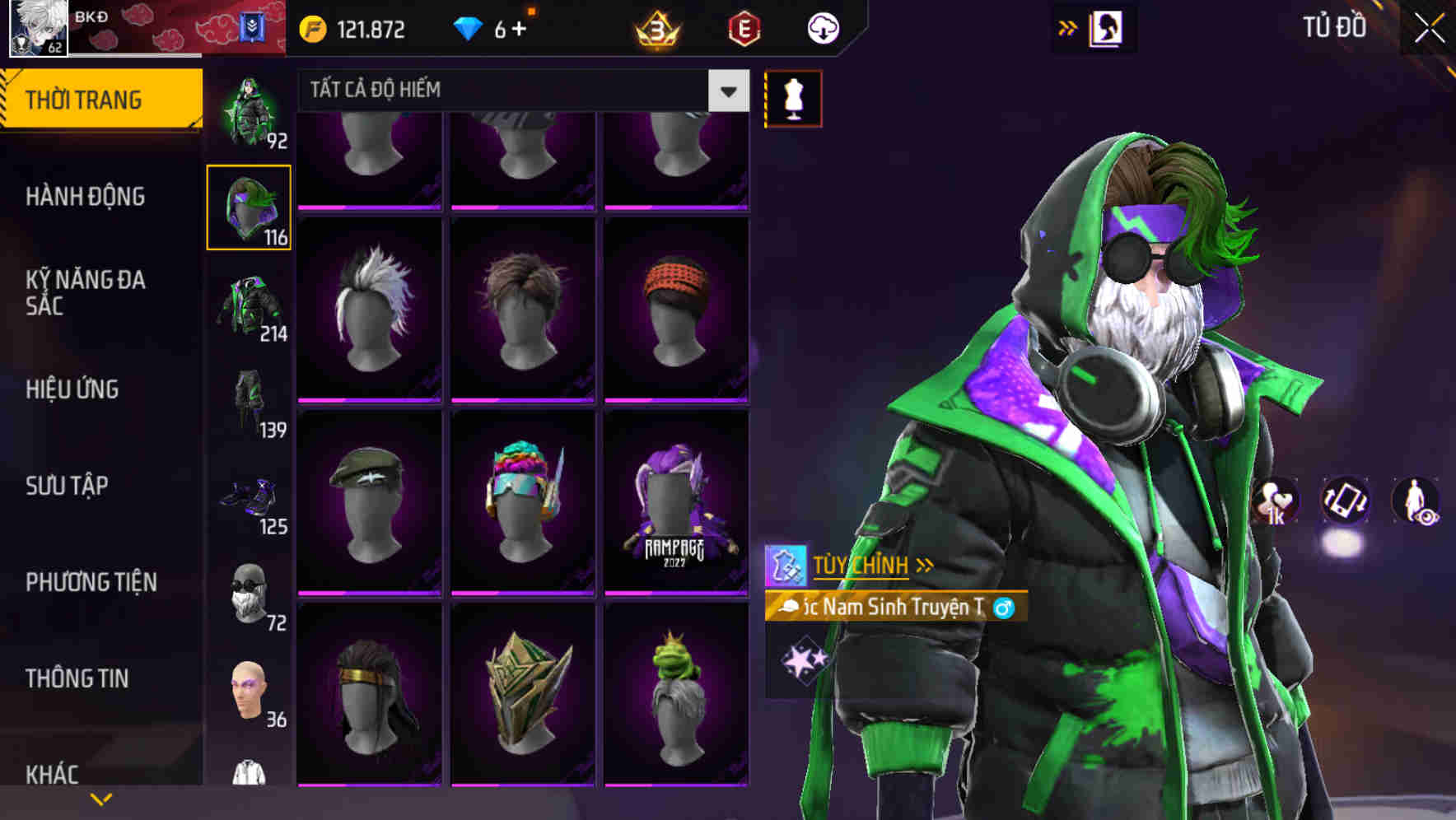
Task: Open the Elite 'E' badge icon
Action: point(744,28)
